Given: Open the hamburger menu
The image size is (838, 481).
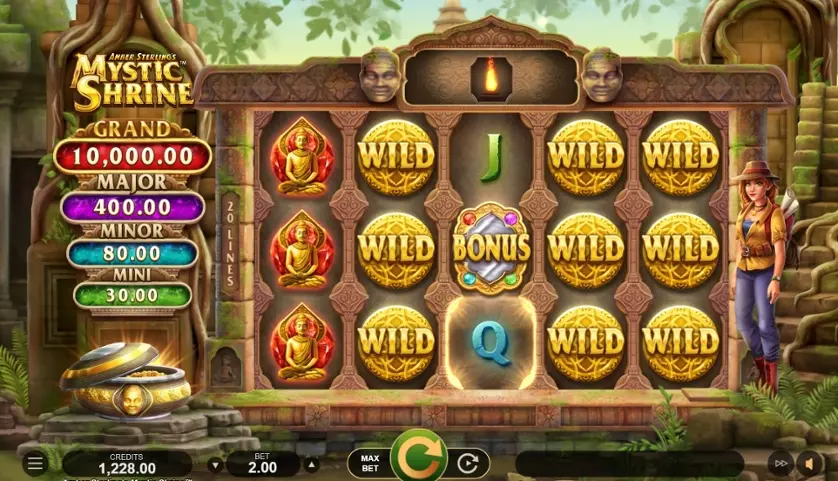Looking at the screenshot, I should click(35, 463).
